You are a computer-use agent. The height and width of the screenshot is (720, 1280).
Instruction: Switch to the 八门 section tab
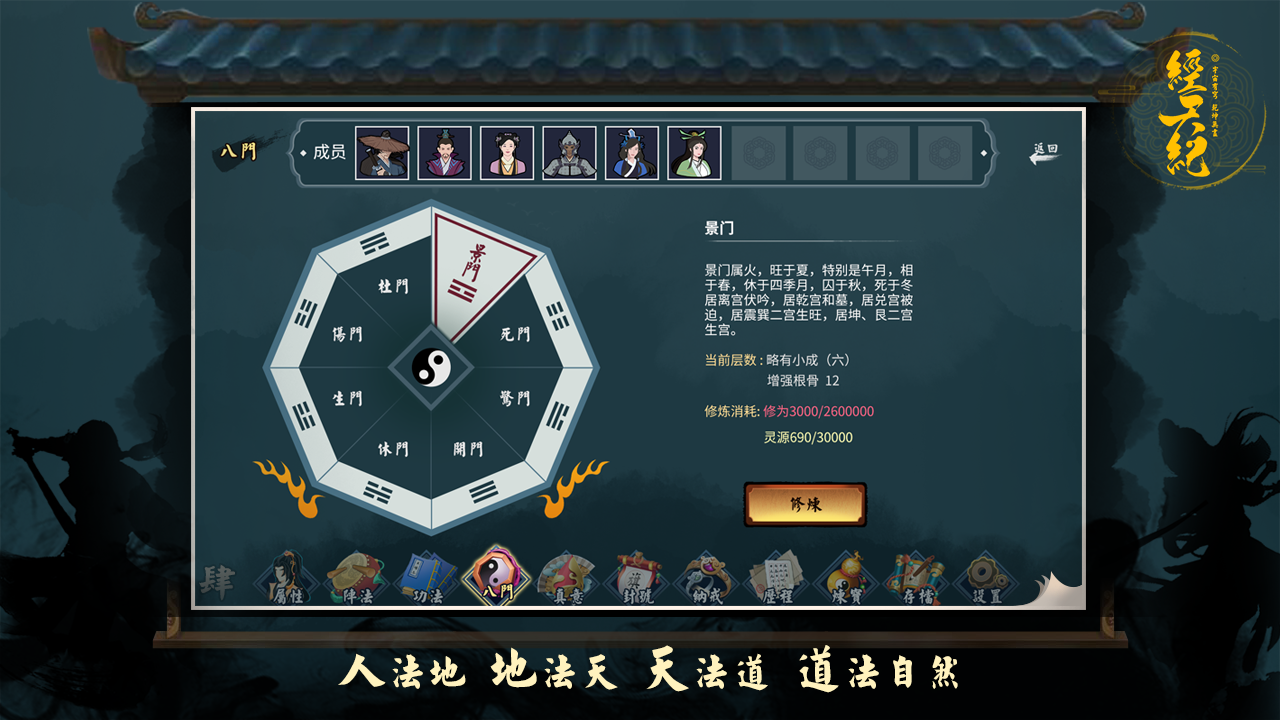point(237,150)
